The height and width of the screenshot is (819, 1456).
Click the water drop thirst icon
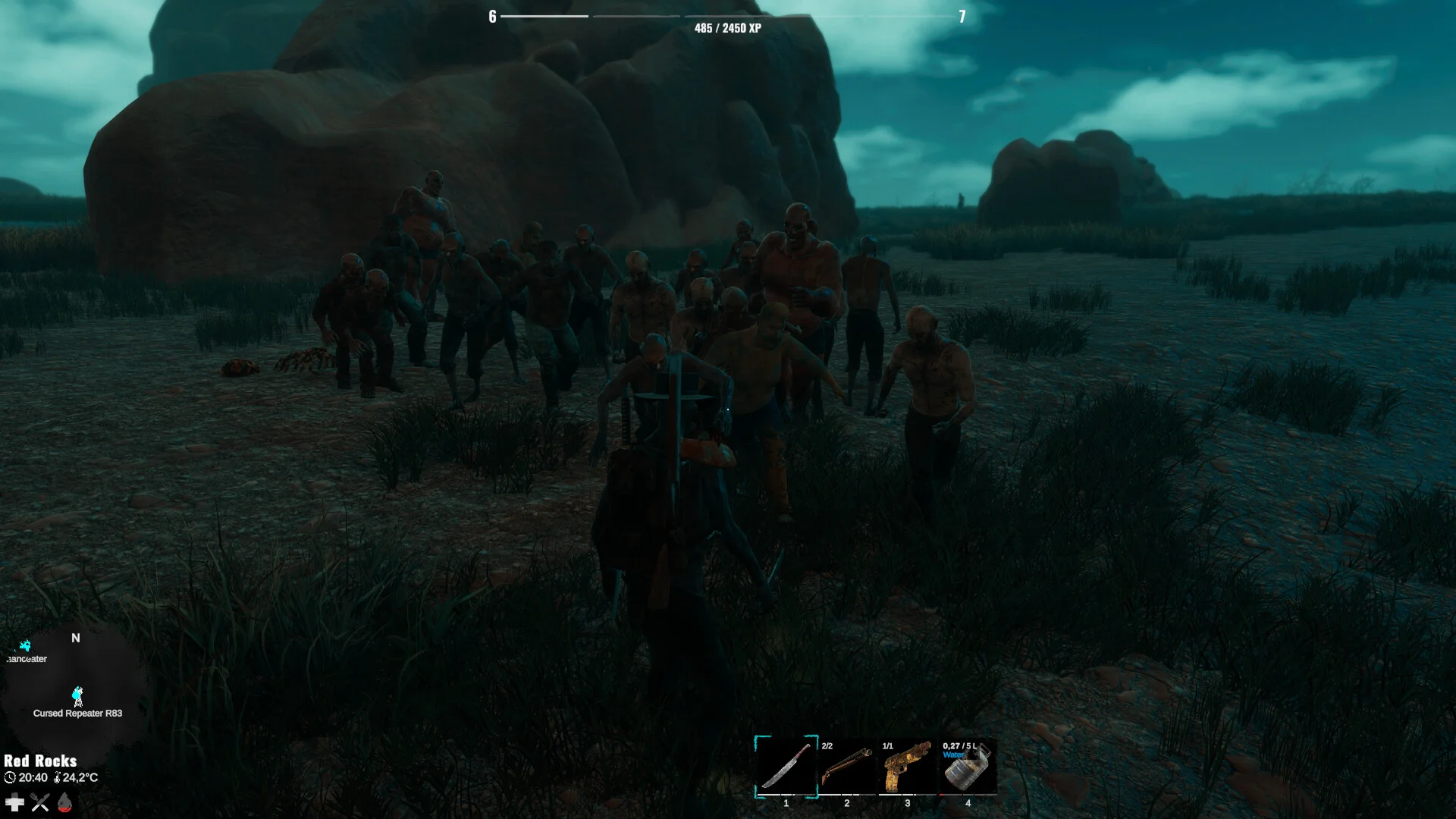coord(65,802)
